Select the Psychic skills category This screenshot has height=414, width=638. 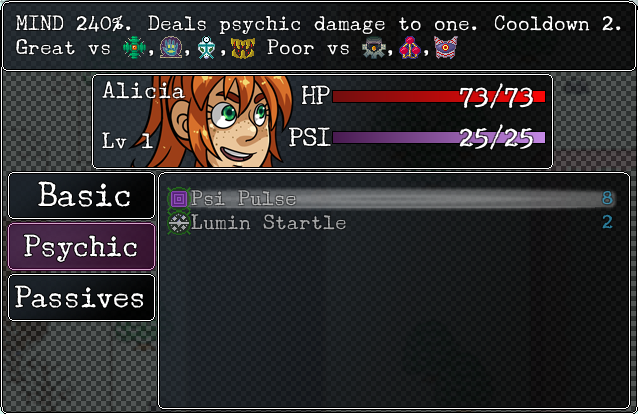[82, 246]
